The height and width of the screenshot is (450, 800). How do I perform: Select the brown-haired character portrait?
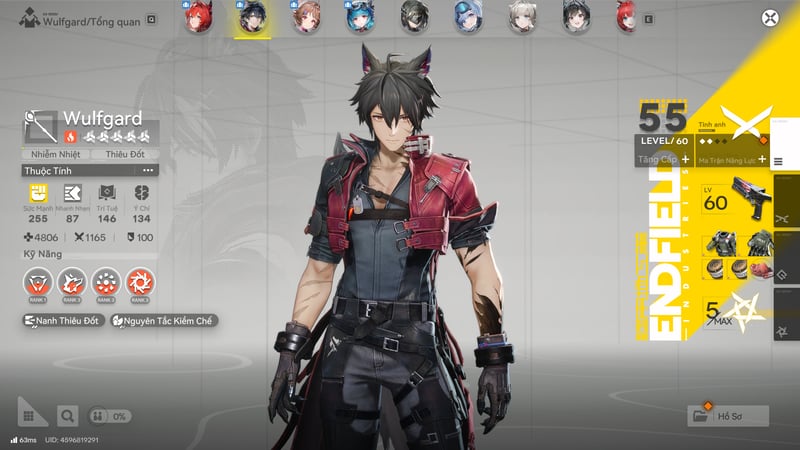[x=304, y=17]
